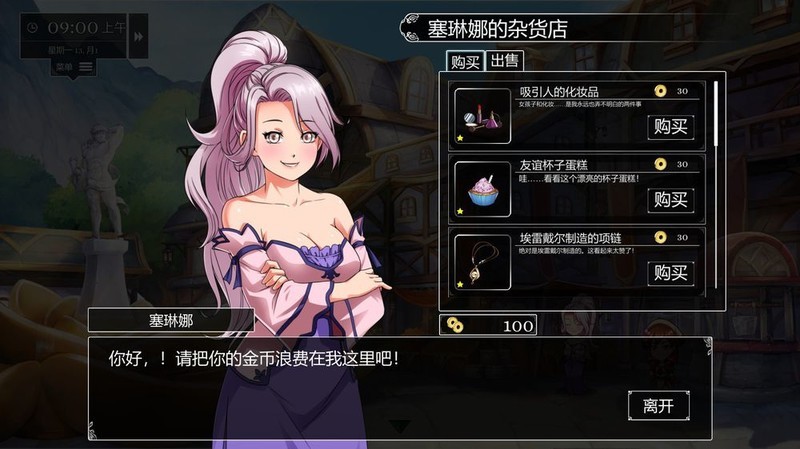Buy the 友谊杯子蛋糕 cupcake
Screen dimensions: 800x449
(669, 199)
